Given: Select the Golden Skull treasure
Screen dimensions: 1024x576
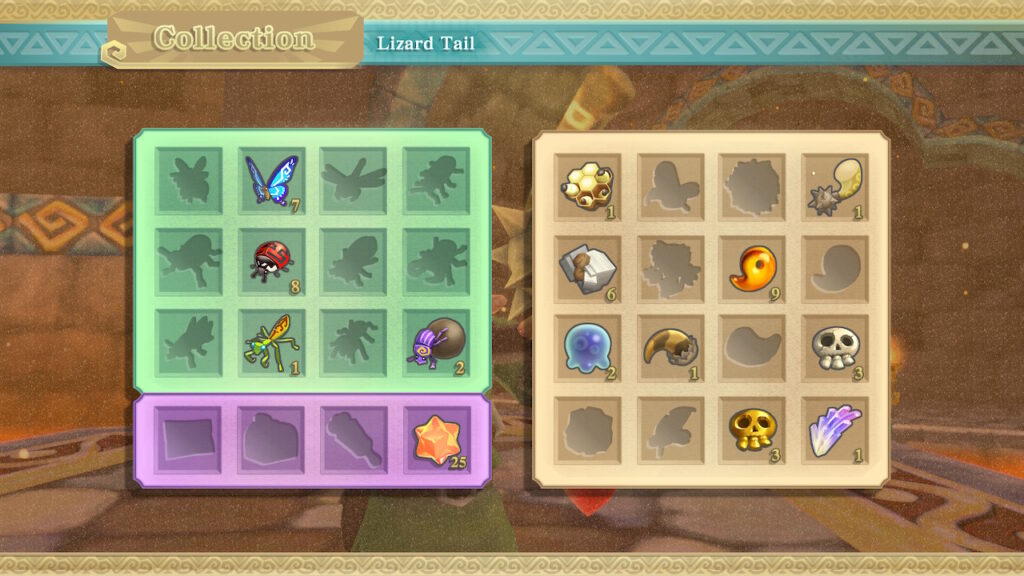Looking at the screenshot, I should (x=752, y=430).
